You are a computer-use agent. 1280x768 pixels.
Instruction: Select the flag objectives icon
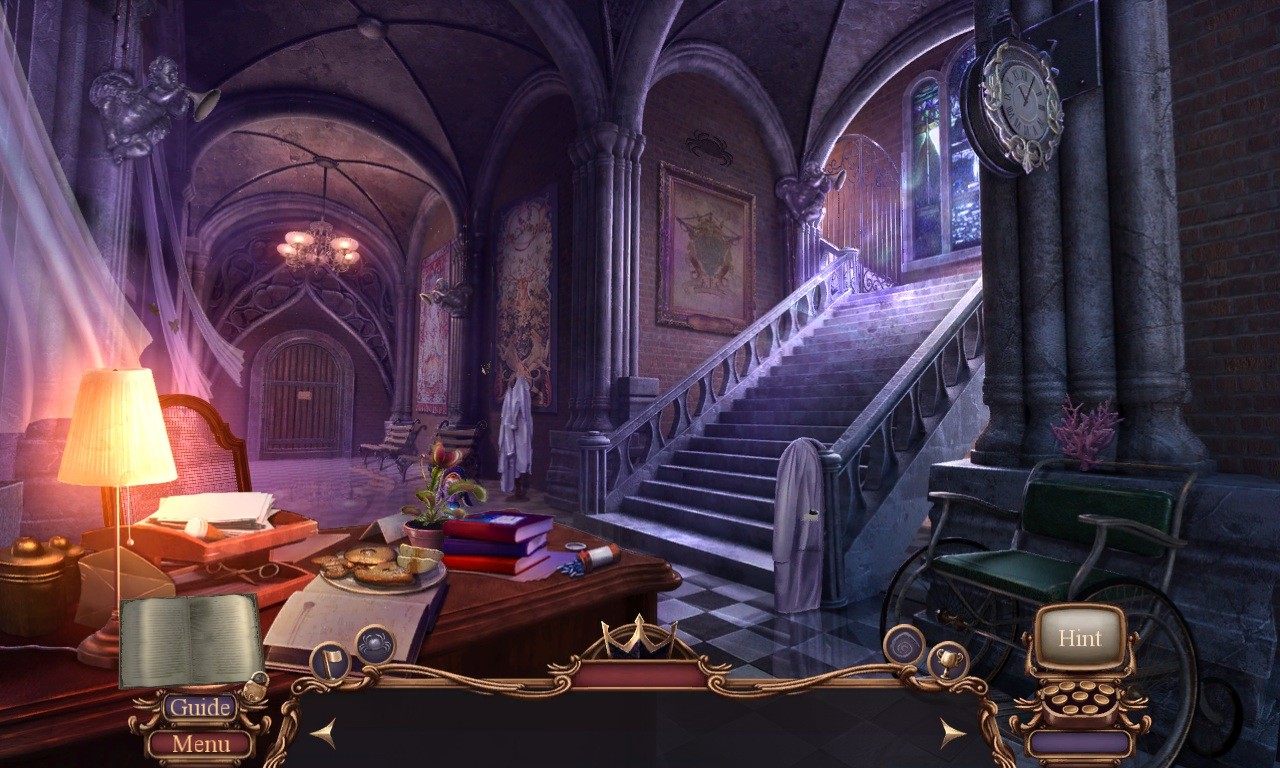[x=332, y=661]
